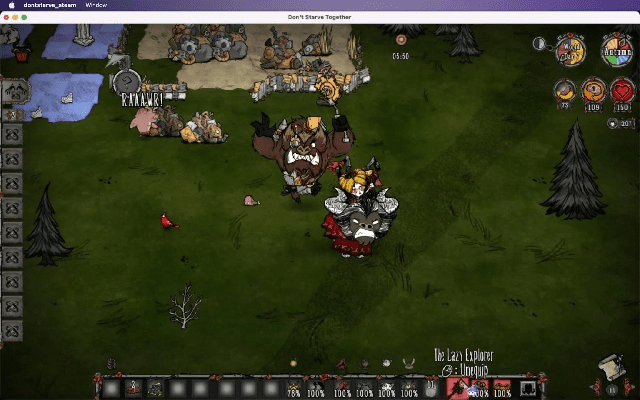Viewport: 640px width, 400px height.
Task: Select the hand slot with the Lazy Explorer
Action: (459, 388)
